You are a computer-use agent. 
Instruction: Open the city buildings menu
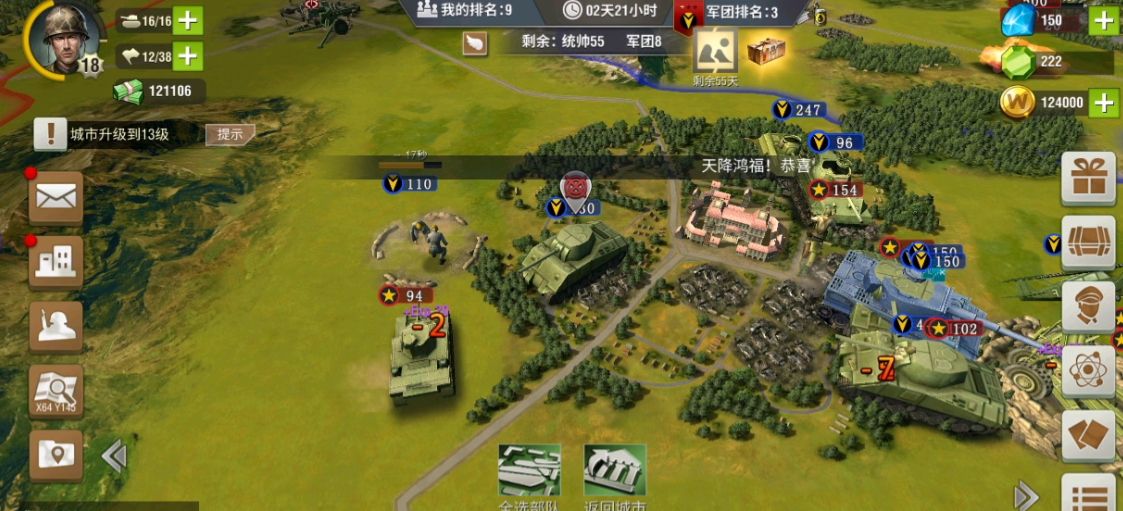(x=56, y=262)
